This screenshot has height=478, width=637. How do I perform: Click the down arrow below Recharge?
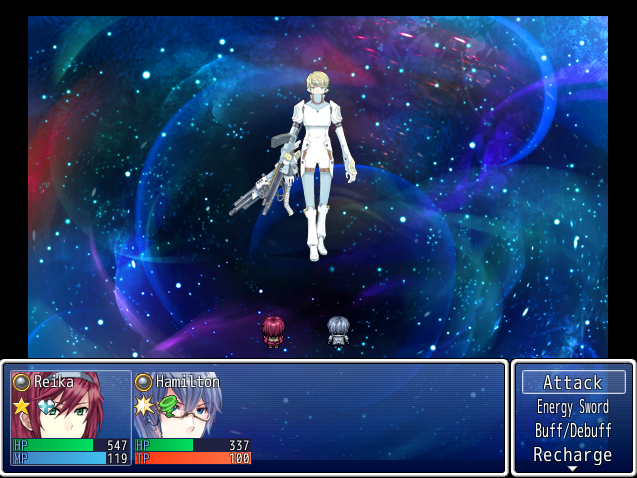(573, 469)
